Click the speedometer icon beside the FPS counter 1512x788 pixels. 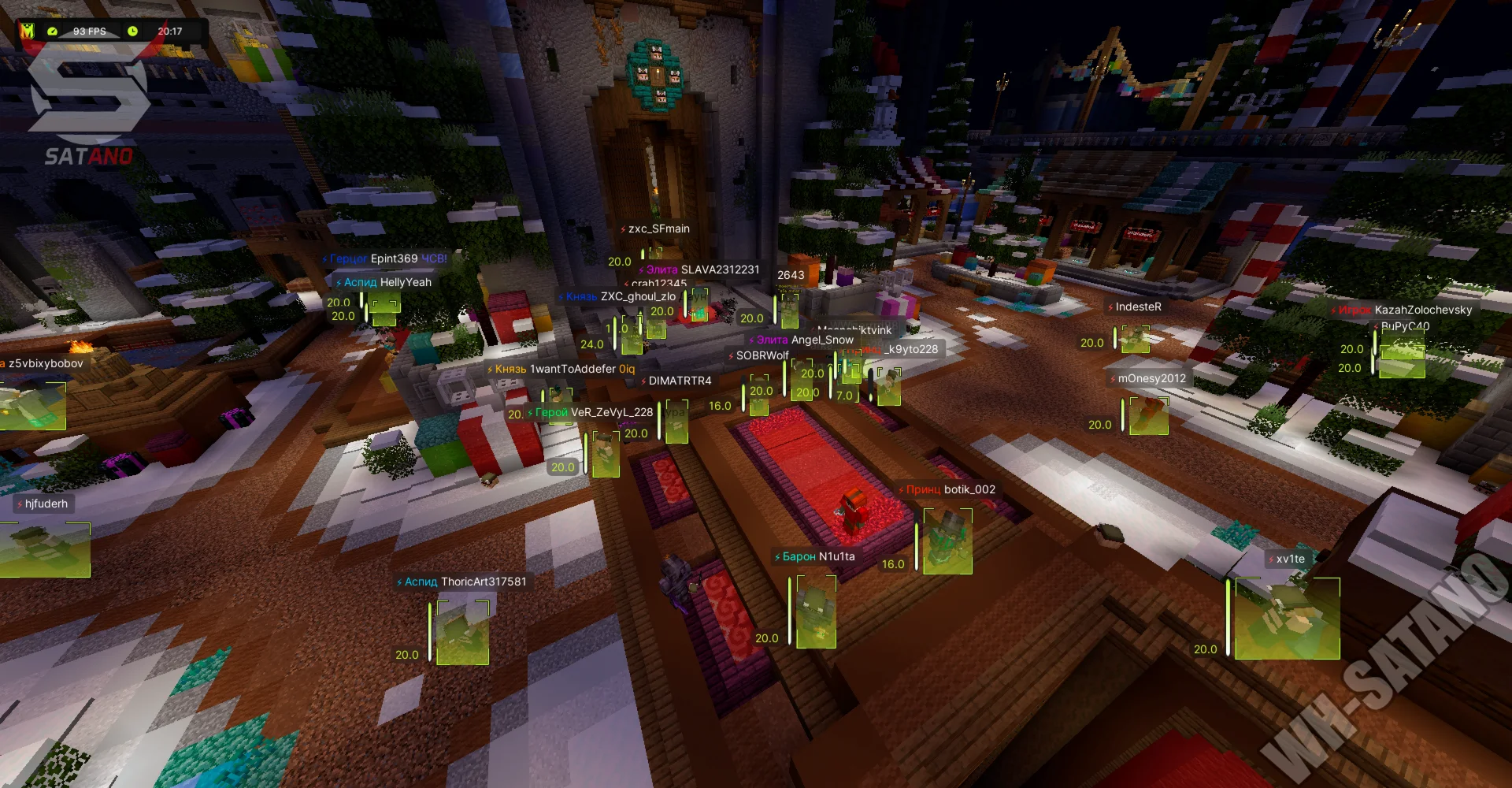(x=52, y=32)
